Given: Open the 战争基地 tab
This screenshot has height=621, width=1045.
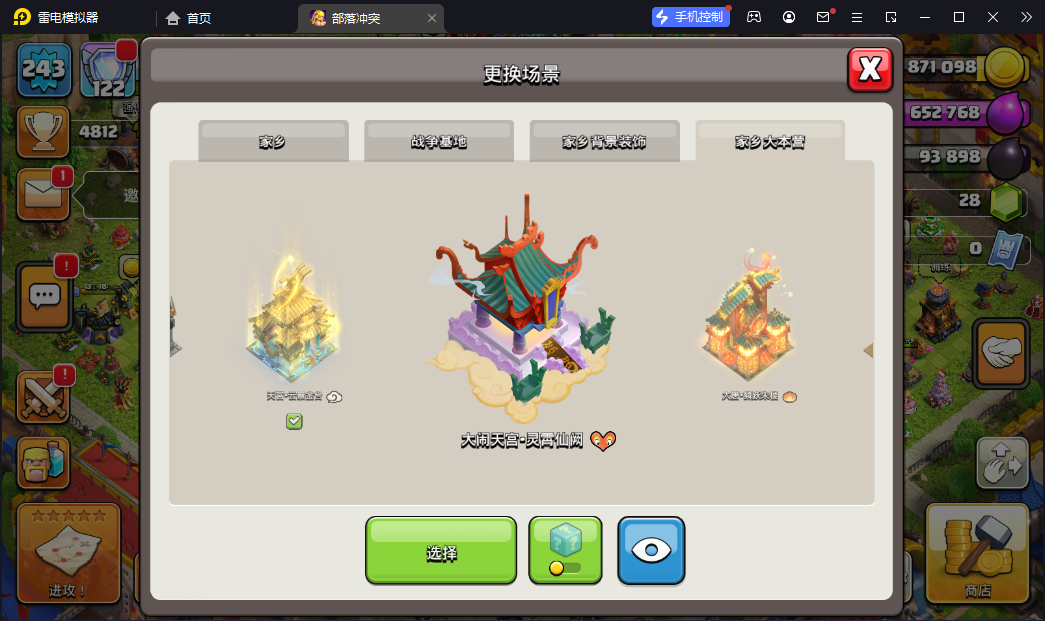Looking at the screenshot, I should point(439,141).
